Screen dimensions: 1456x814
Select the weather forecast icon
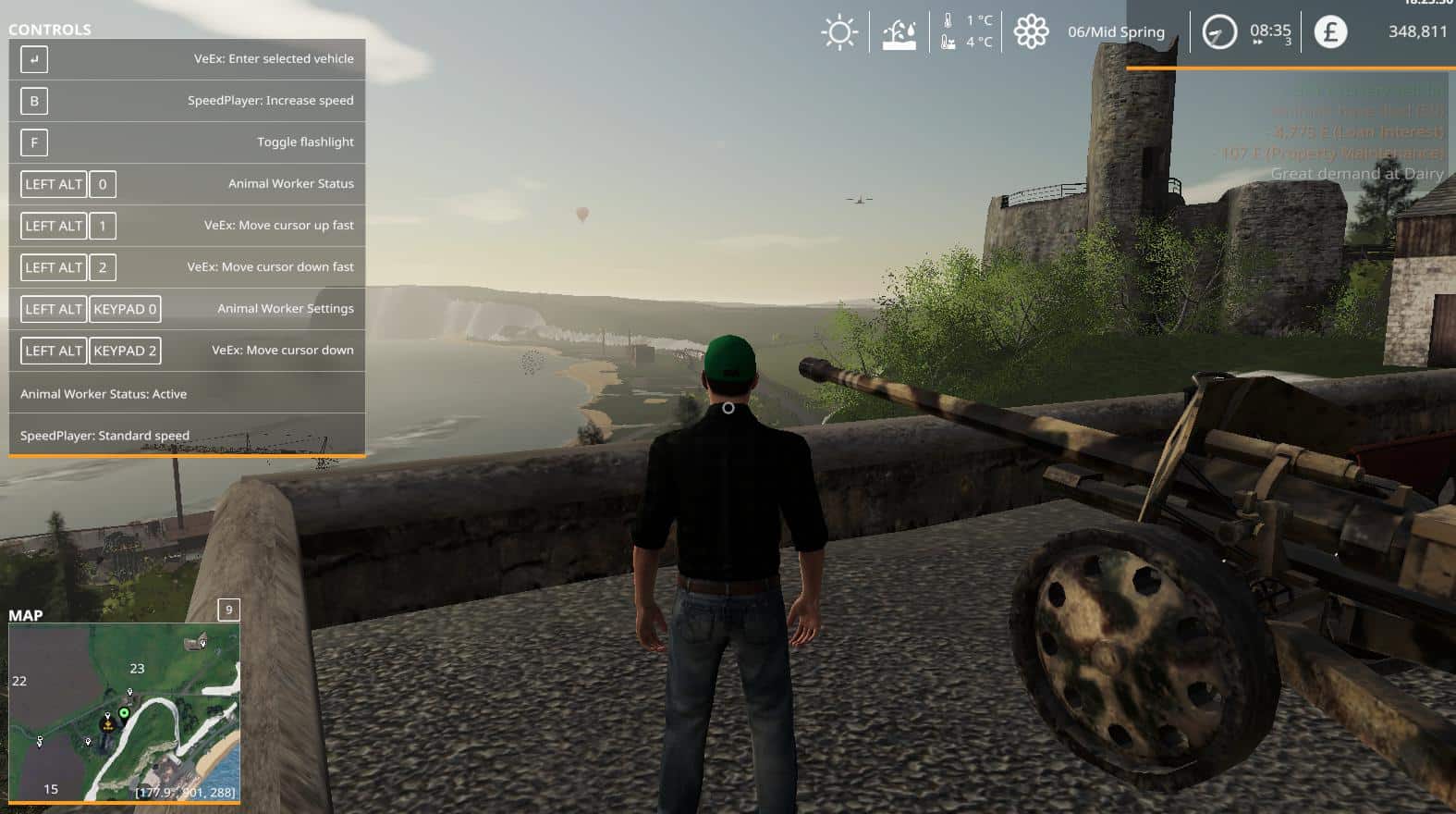[899, 34]
